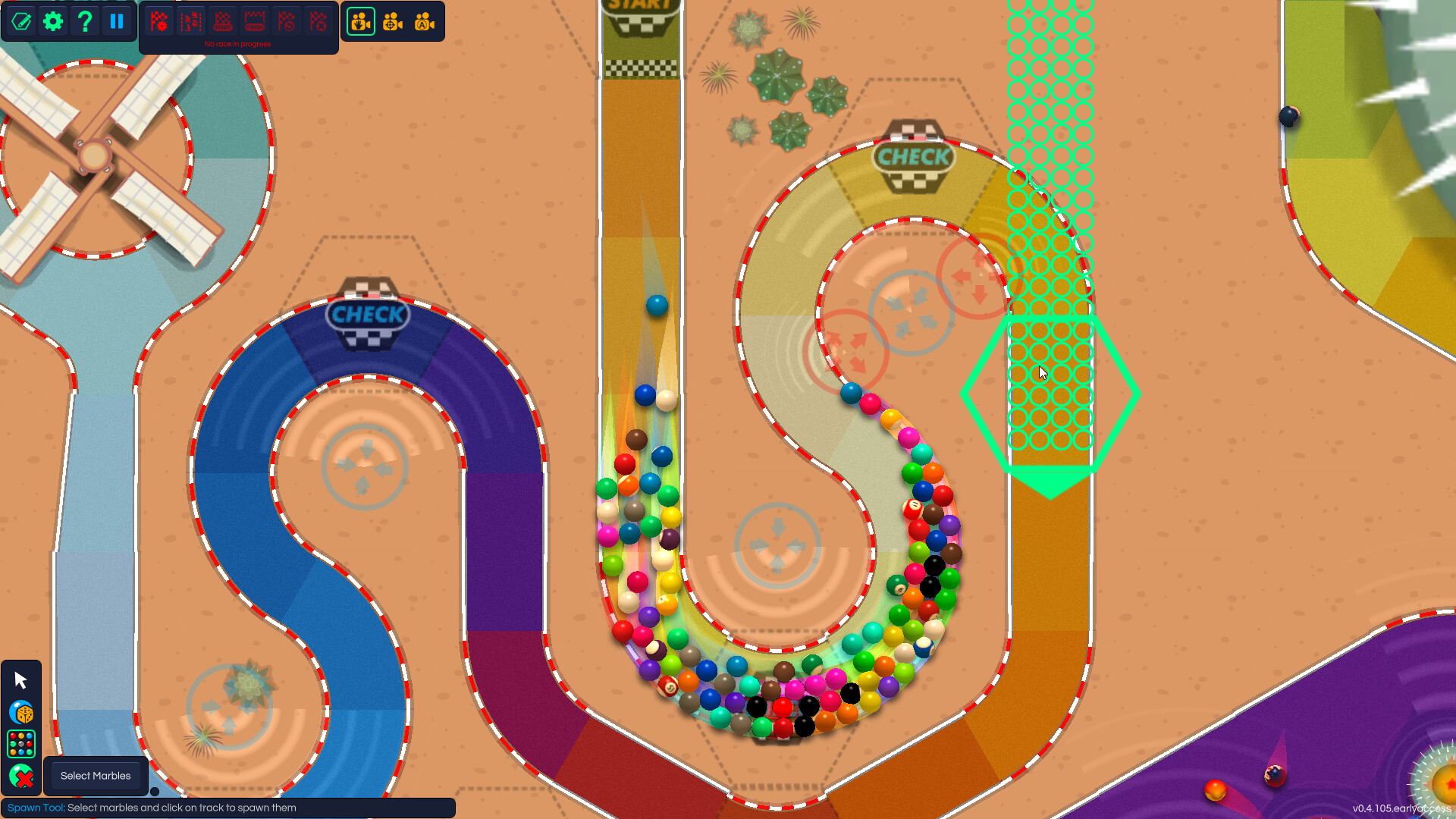
Task: Switch to the target-tracking camera
Action: tap(392, 21)
